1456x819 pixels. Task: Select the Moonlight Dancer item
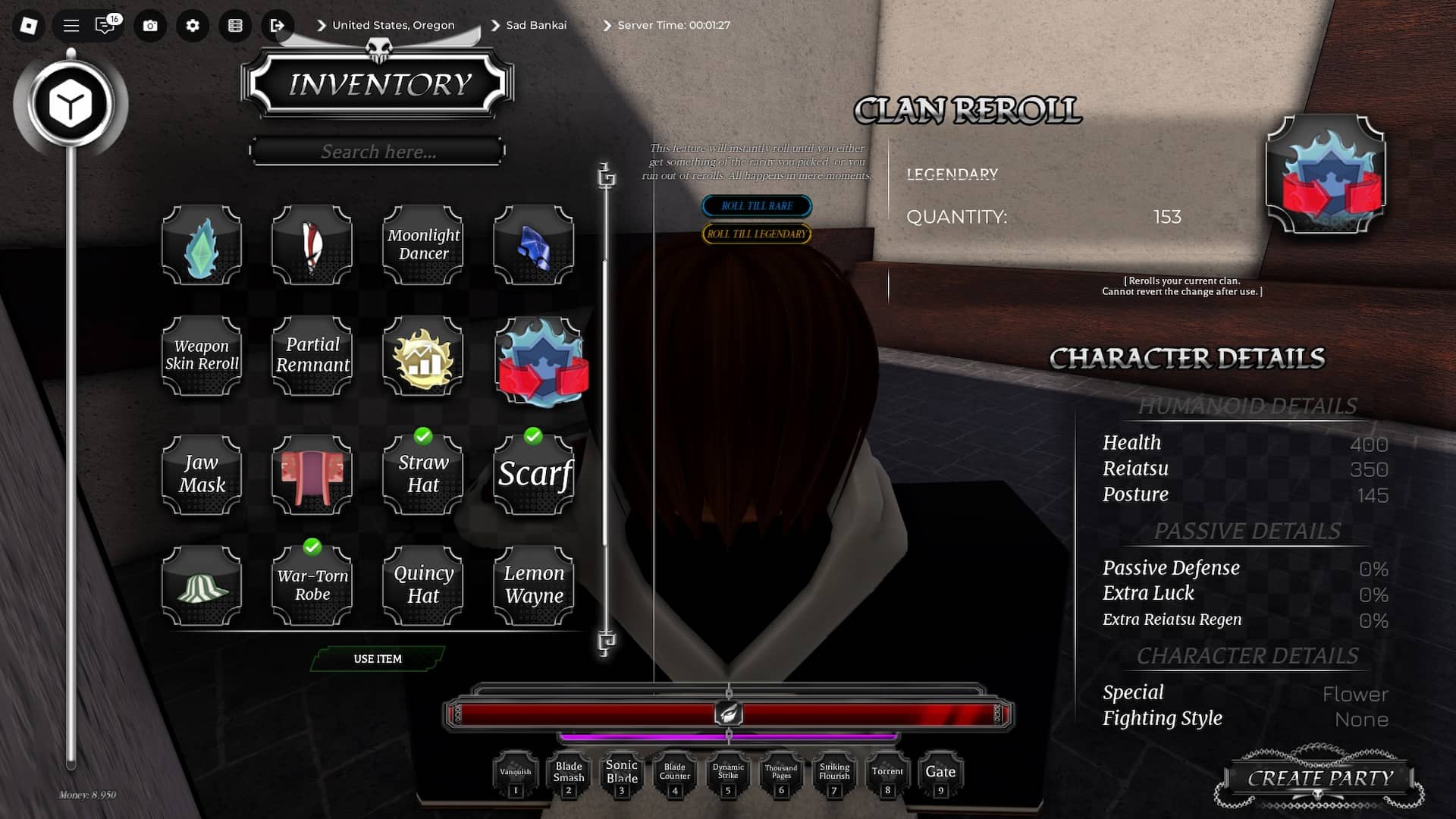[423, 245]
